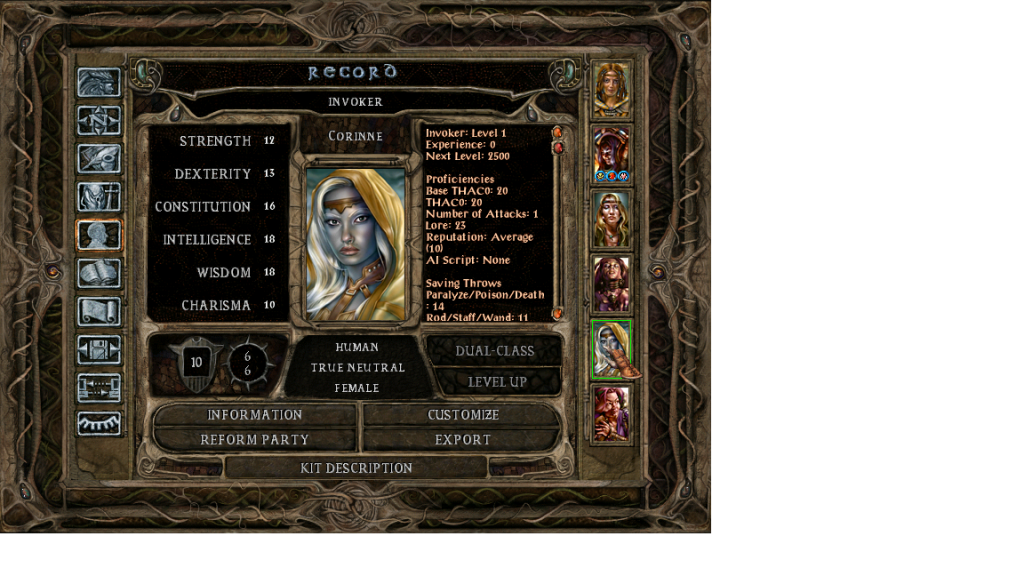
Task: Select the bottom party portrait in purple hood
Action: pos(611,413)
